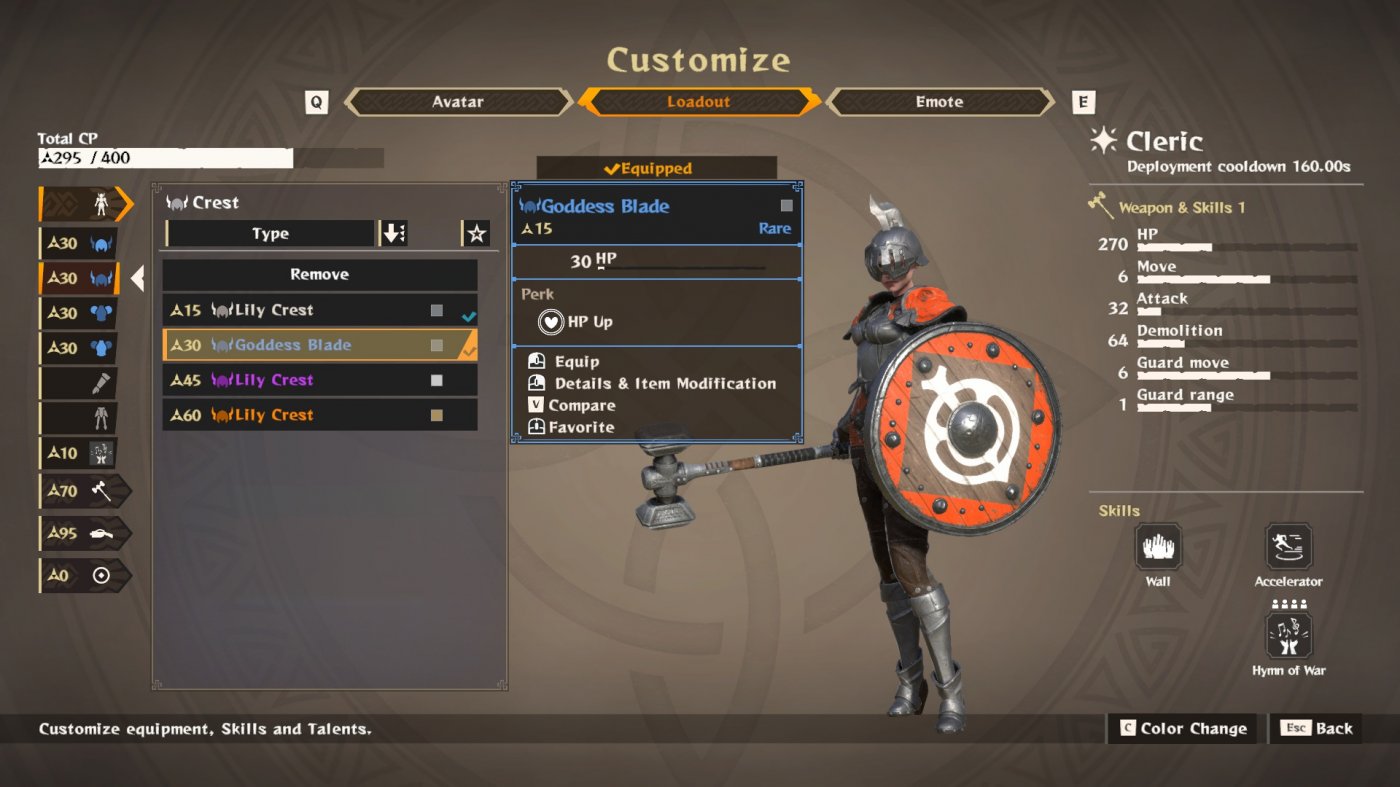1400x787 pixels.
Task: Switch to the Avatar tab
Action: coord(459,101)
